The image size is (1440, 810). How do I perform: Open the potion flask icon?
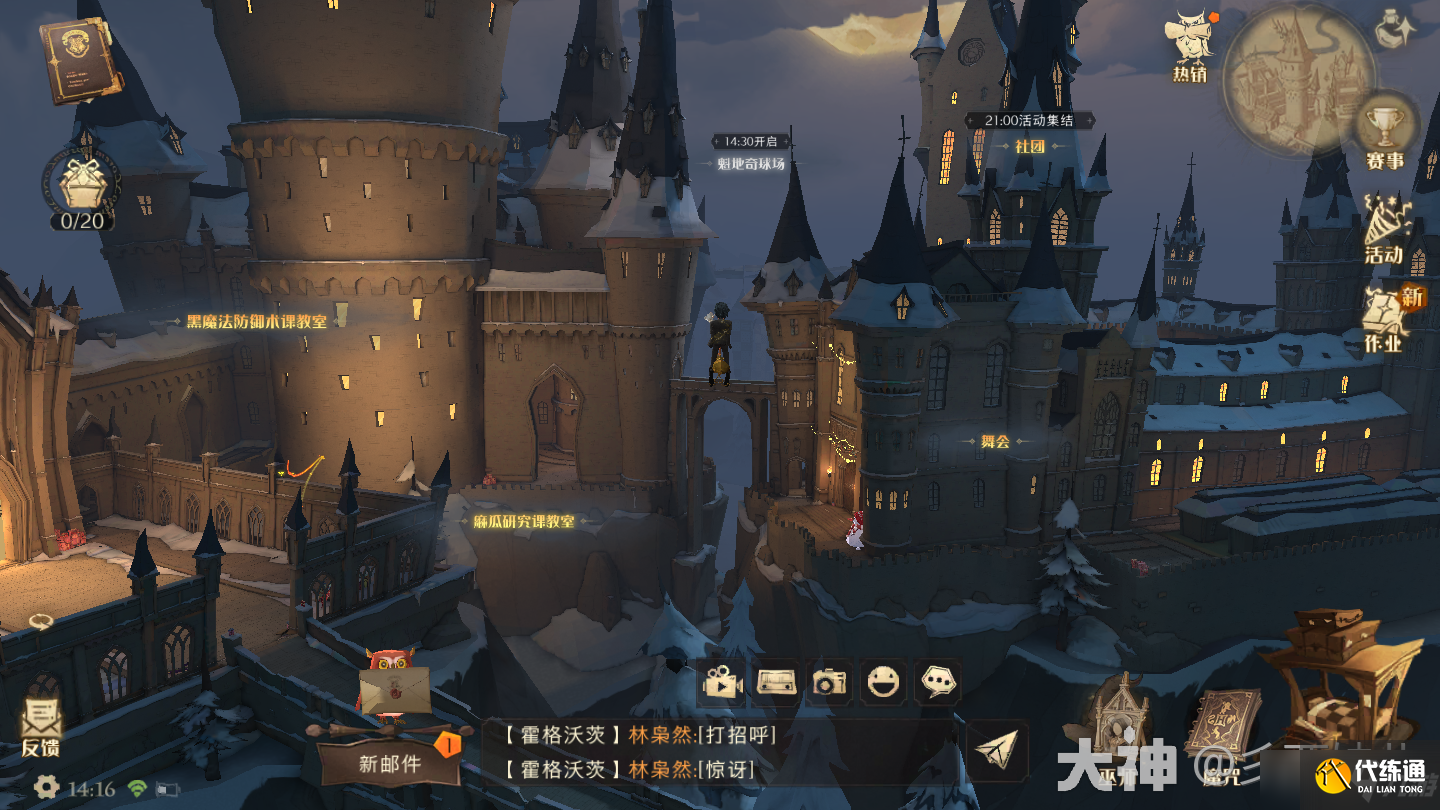click(1395, 27)
